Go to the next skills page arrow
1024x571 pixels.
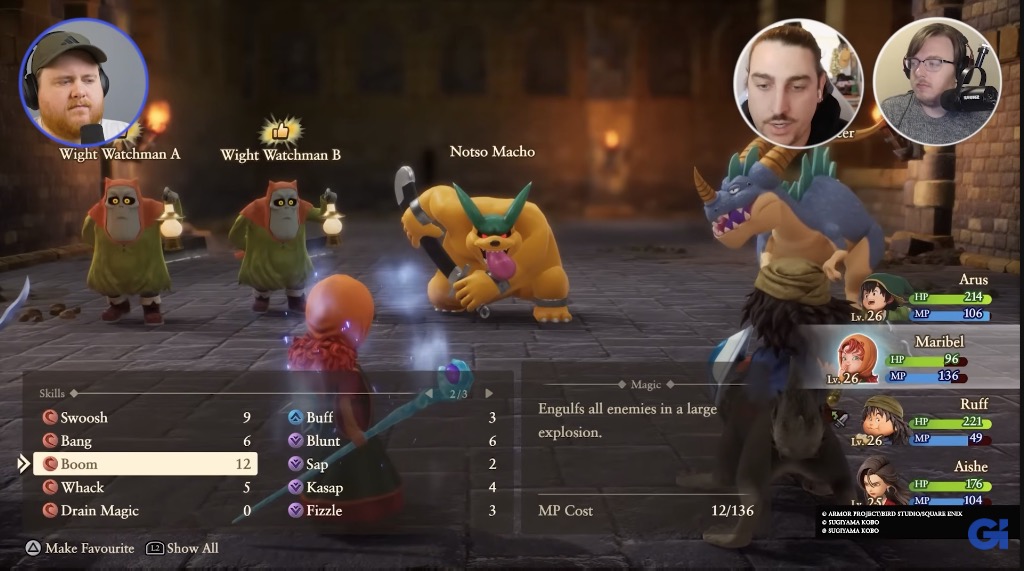point(489,394)
